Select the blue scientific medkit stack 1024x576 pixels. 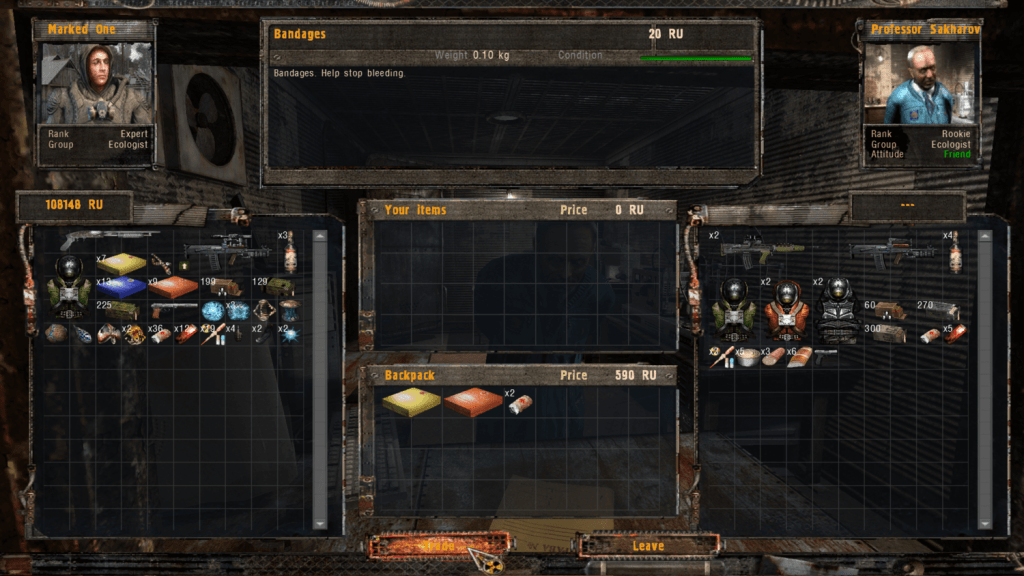point(121,288)
